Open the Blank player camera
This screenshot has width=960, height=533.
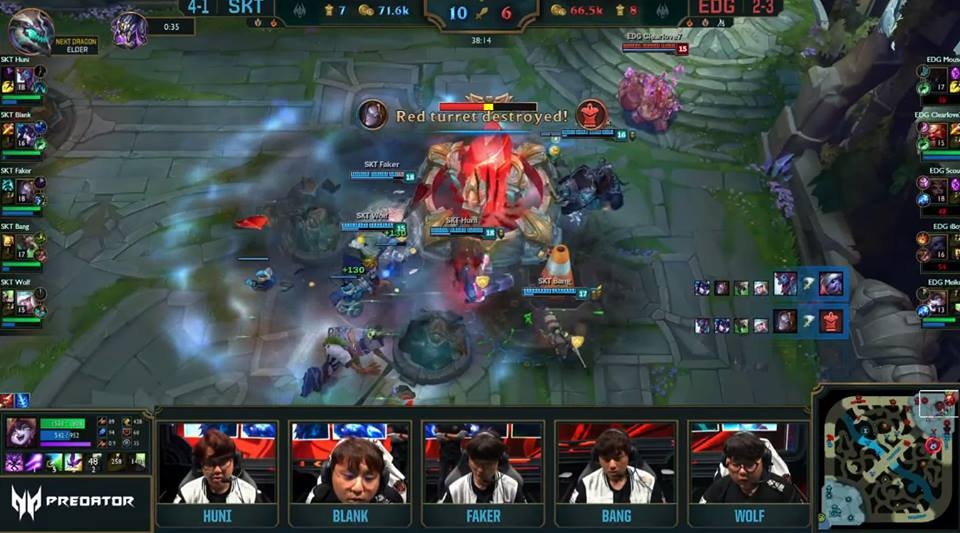pos(349,464)
